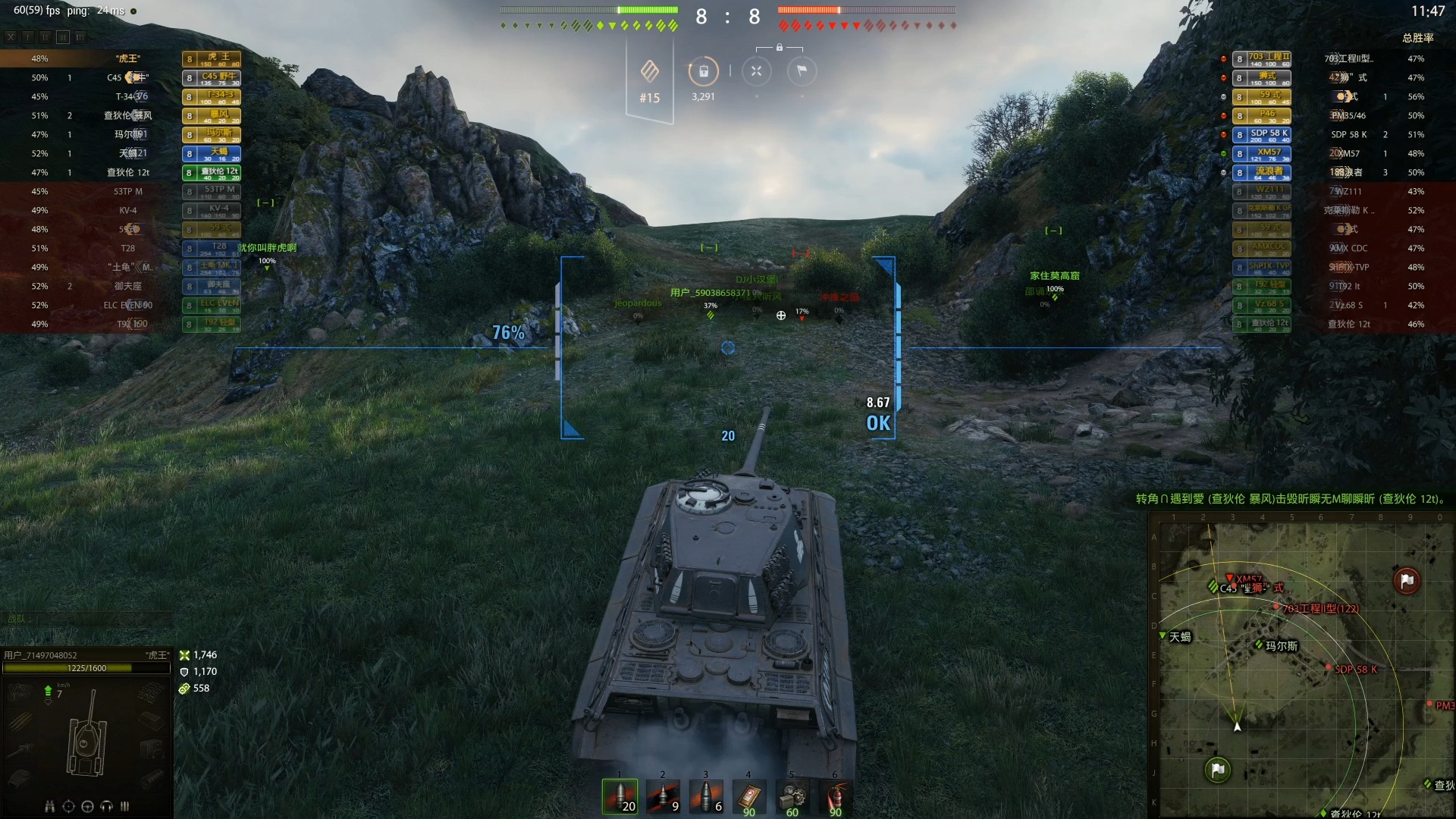1456x819 pixels.
Task: Click the minimap in the corner
Action: click(x=1301, y=667)
